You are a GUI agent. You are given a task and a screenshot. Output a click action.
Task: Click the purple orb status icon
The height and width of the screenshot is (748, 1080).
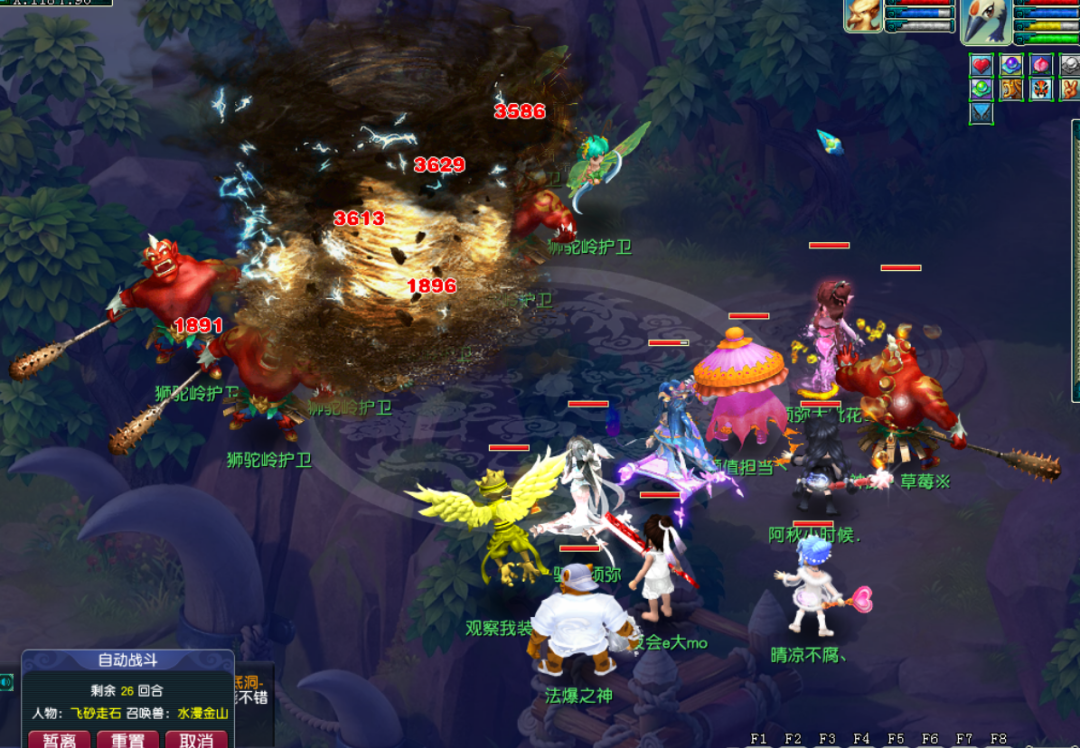(1011, 66)
